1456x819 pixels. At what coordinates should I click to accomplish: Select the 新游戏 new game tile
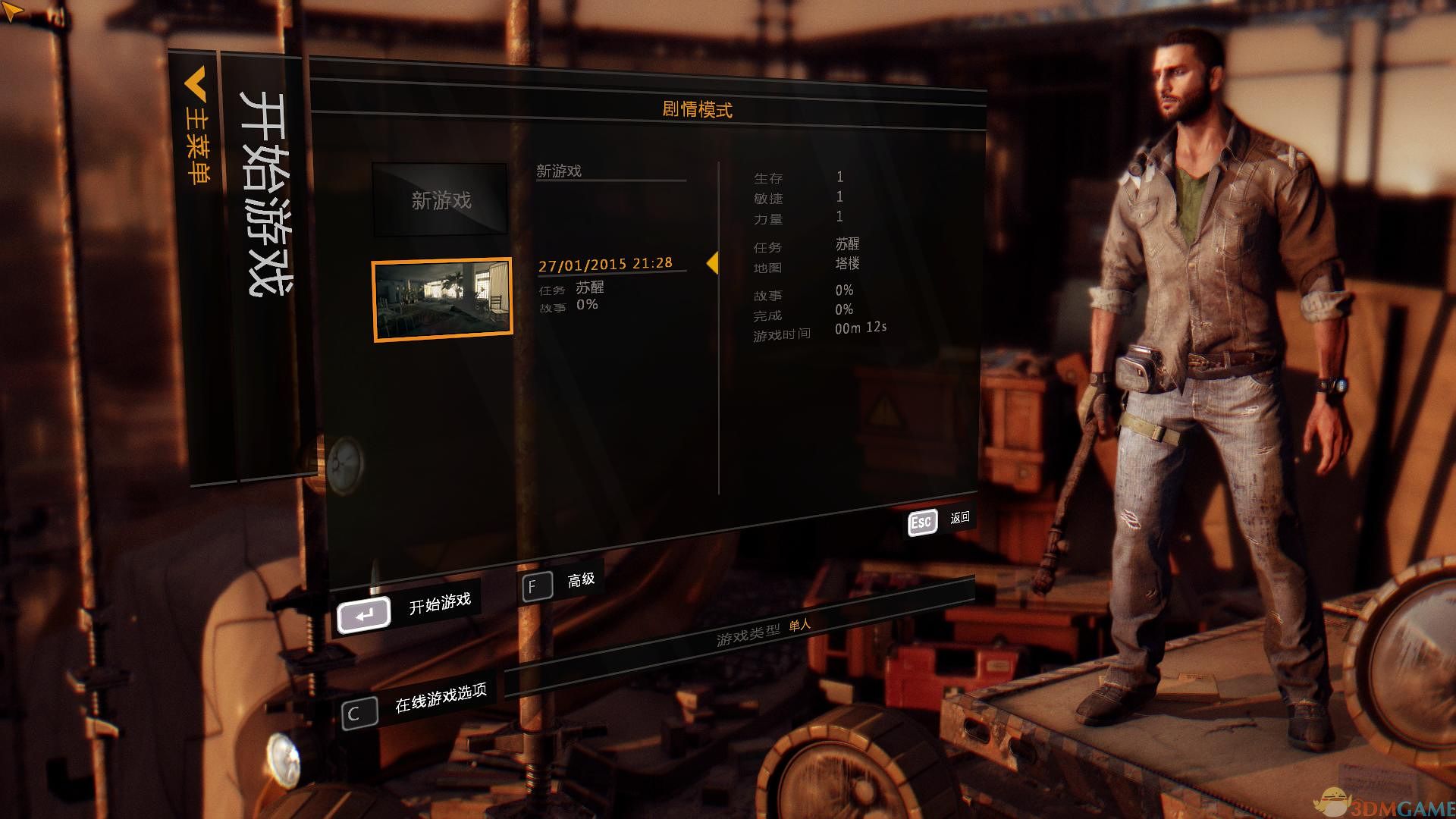click(440, 200)
